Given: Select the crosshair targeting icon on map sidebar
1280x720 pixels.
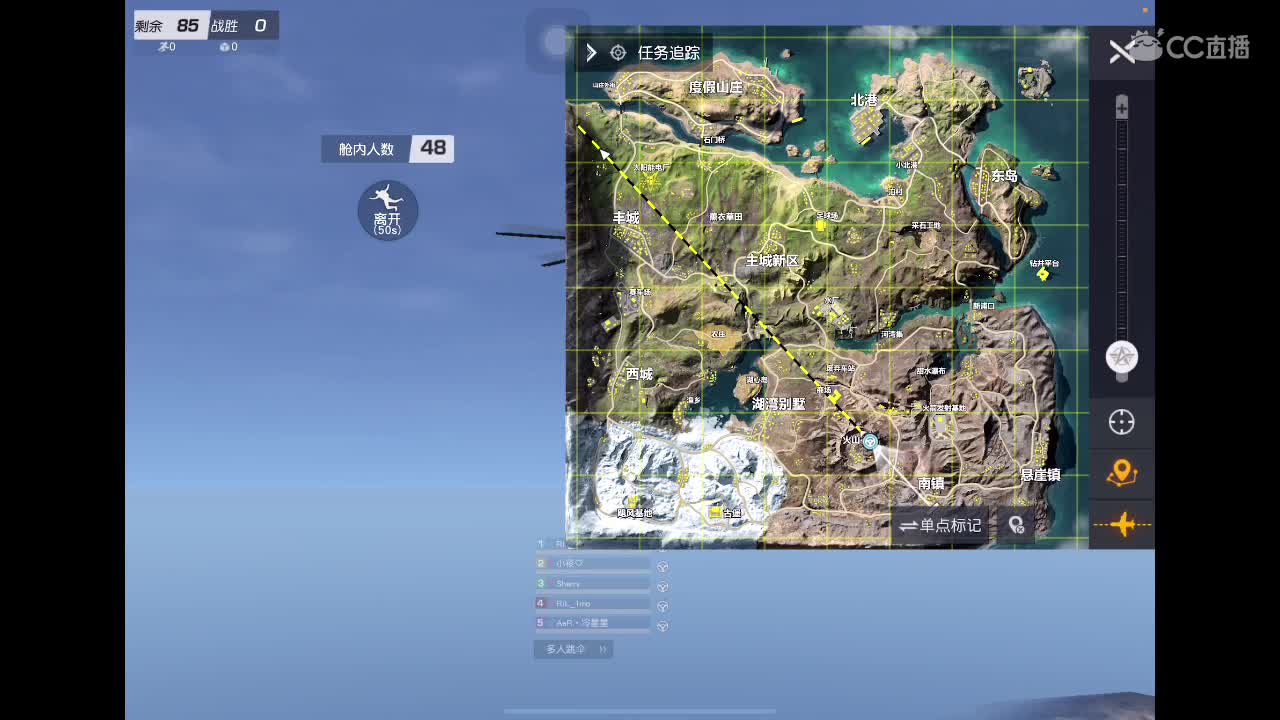Looking at the screenshot, I should click(1121, 422).
